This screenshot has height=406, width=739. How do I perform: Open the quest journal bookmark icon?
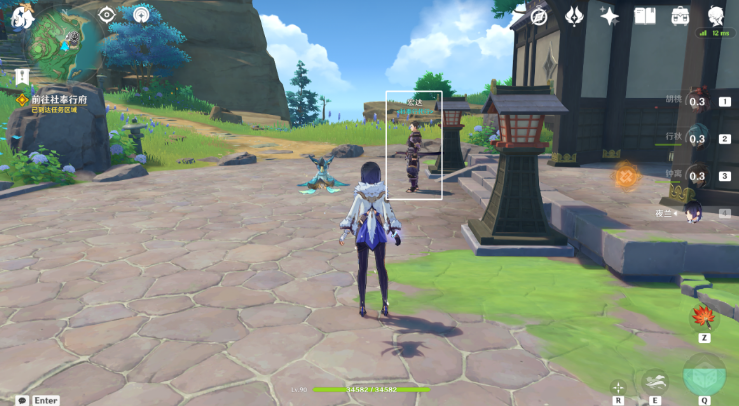20,76
